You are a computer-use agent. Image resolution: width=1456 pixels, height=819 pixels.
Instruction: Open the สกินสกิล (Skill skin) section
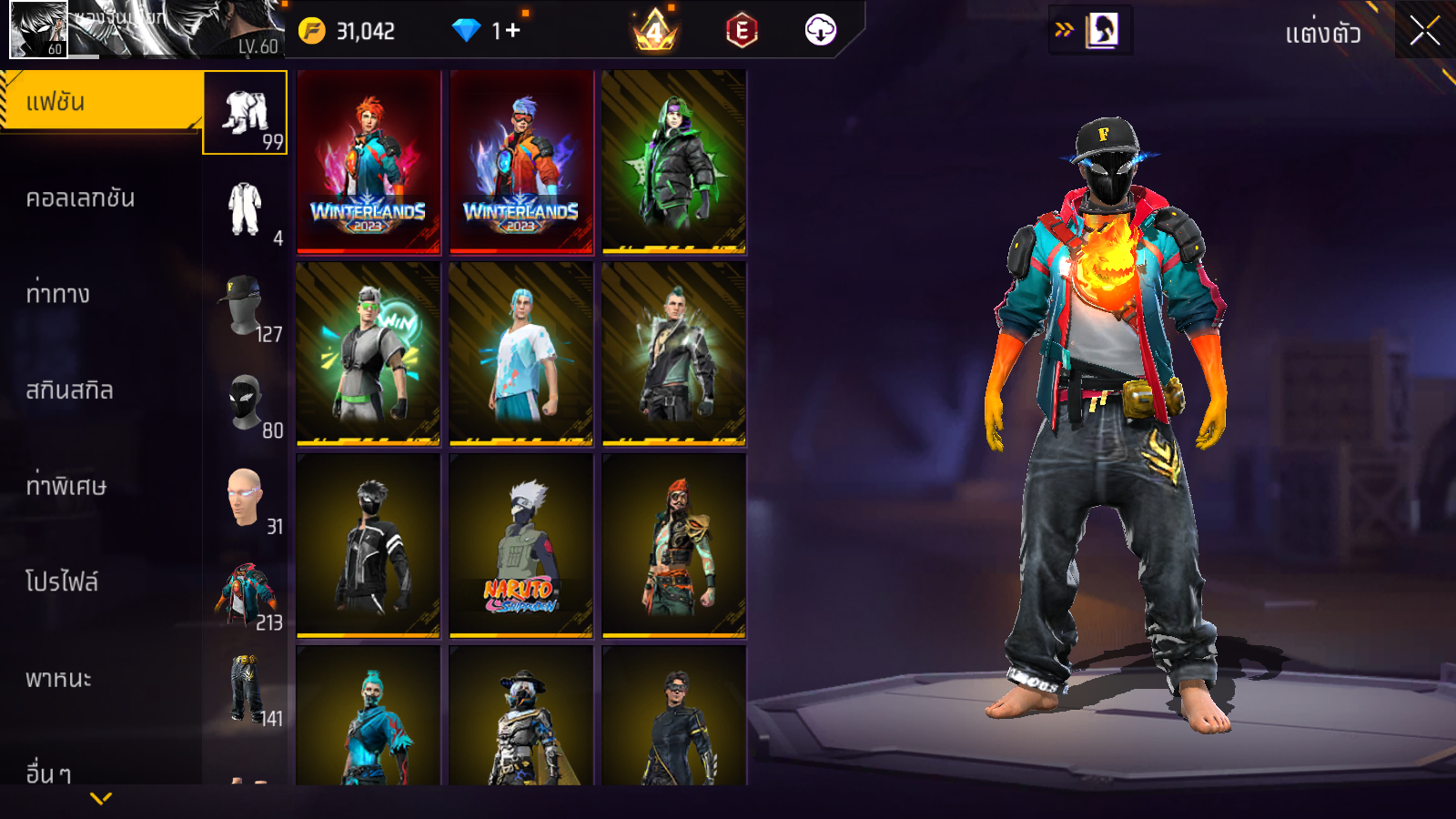(70, 390)
